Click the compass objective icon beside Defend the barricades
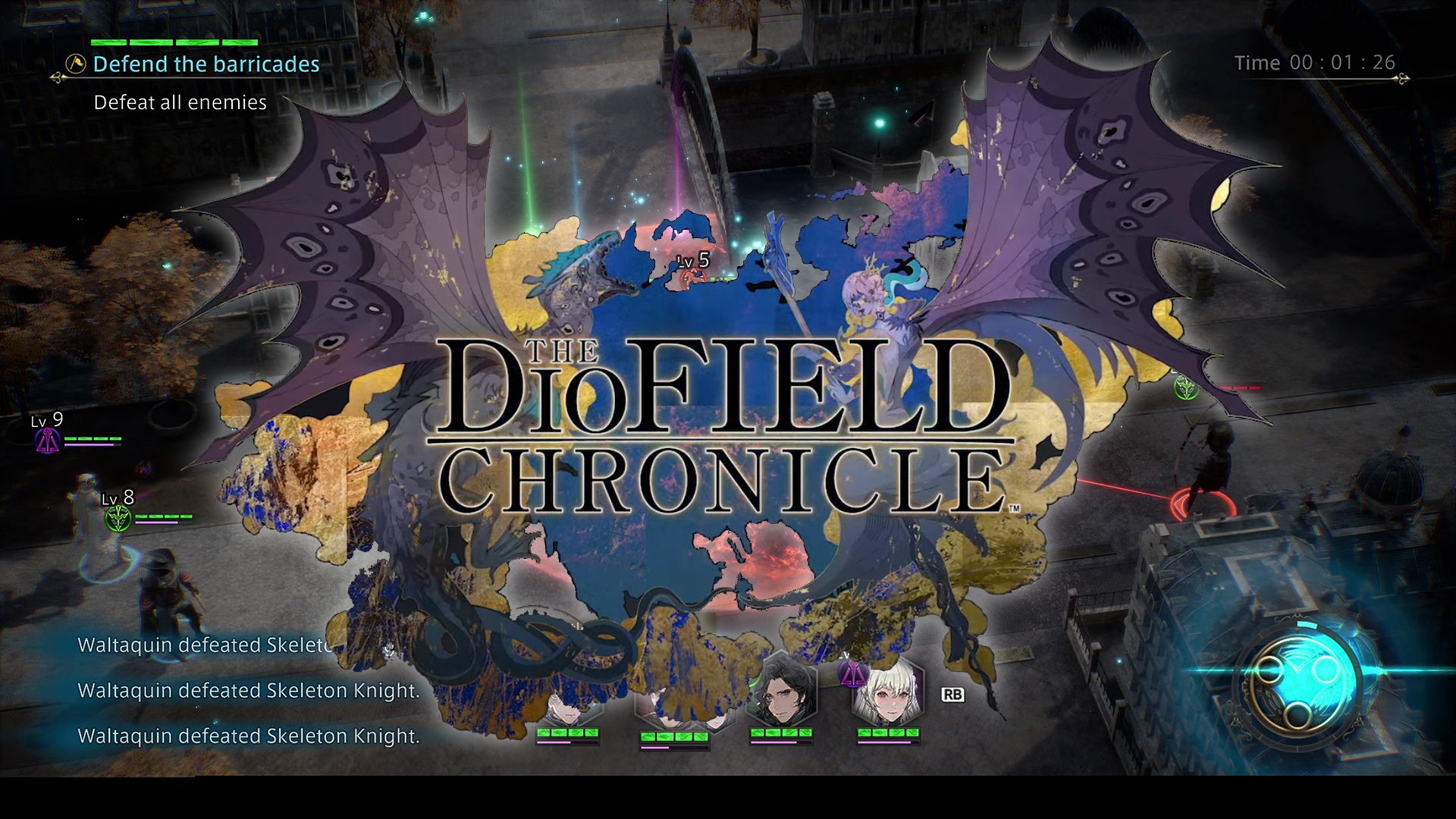The width and height of the screenshot is (1456, 819). [72, 64]
